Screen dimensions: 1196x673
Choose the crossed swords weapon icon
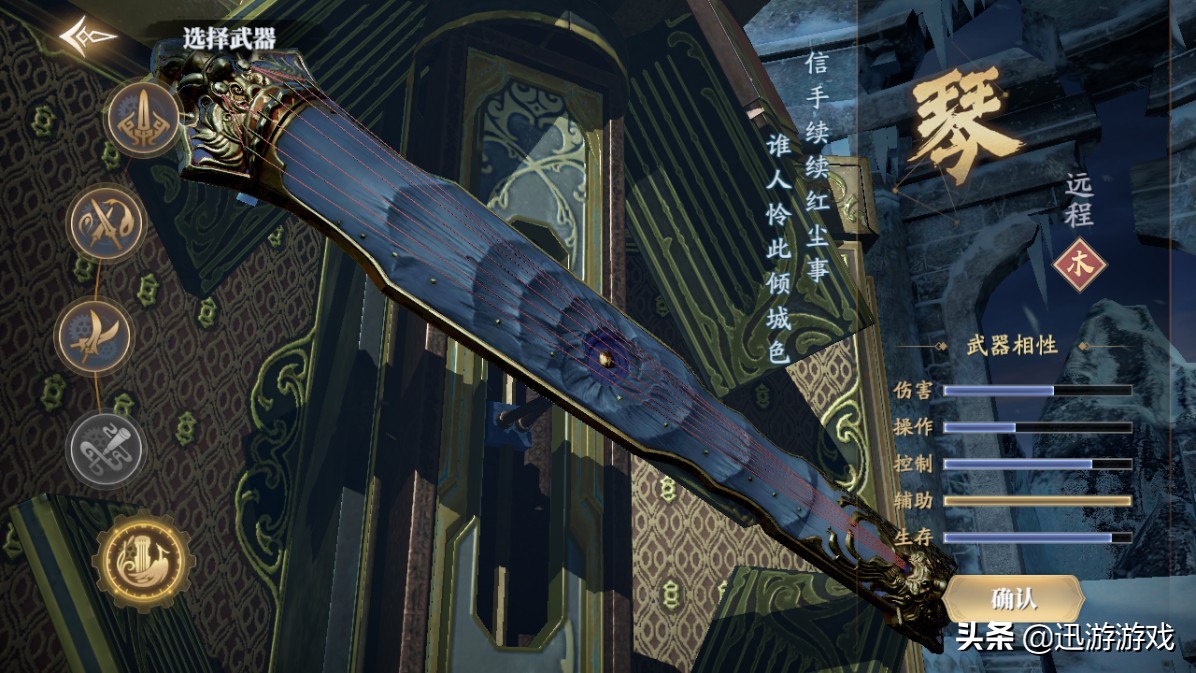click(x=106, y=222)
